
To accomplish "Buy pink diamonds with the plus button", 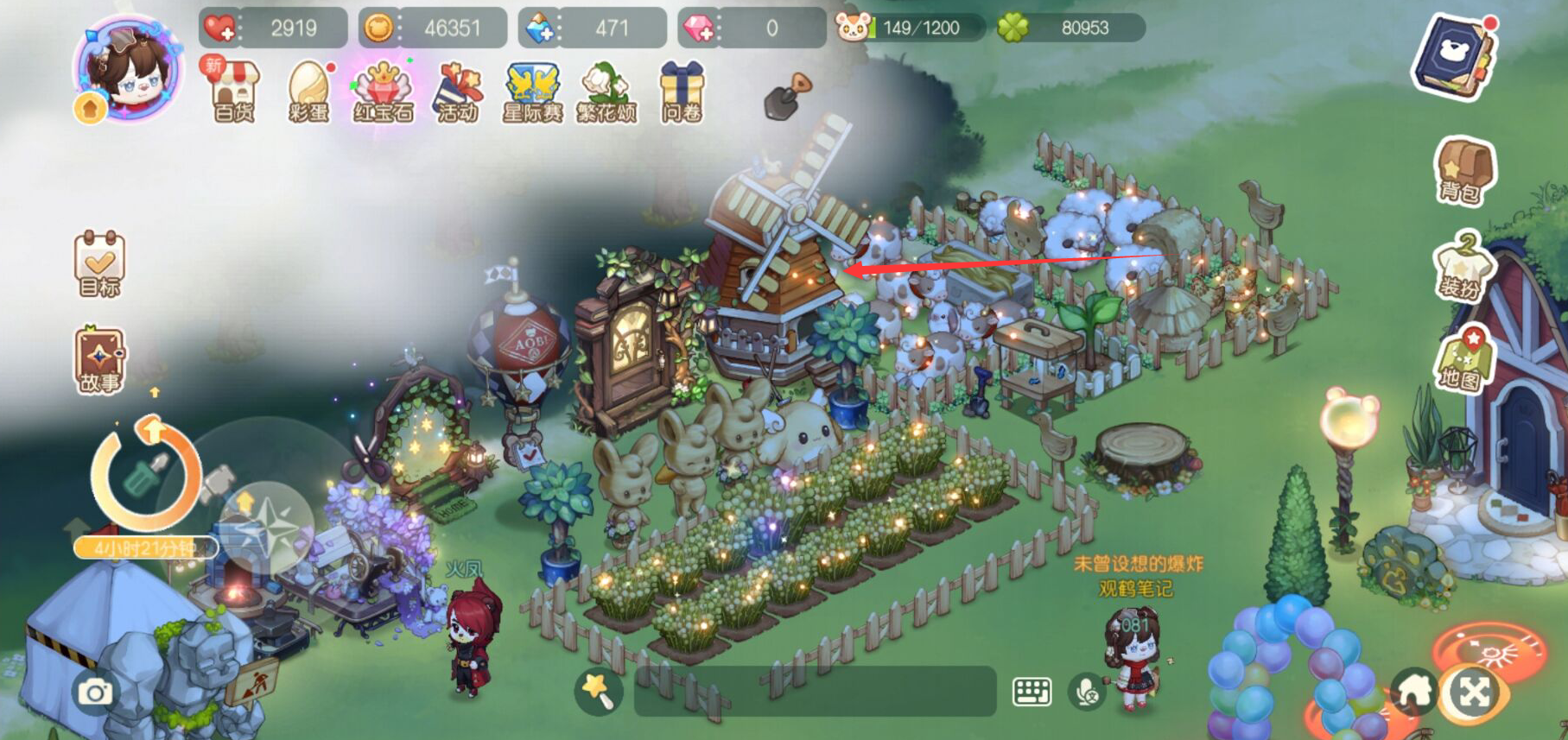I will [x=698, y=29].
